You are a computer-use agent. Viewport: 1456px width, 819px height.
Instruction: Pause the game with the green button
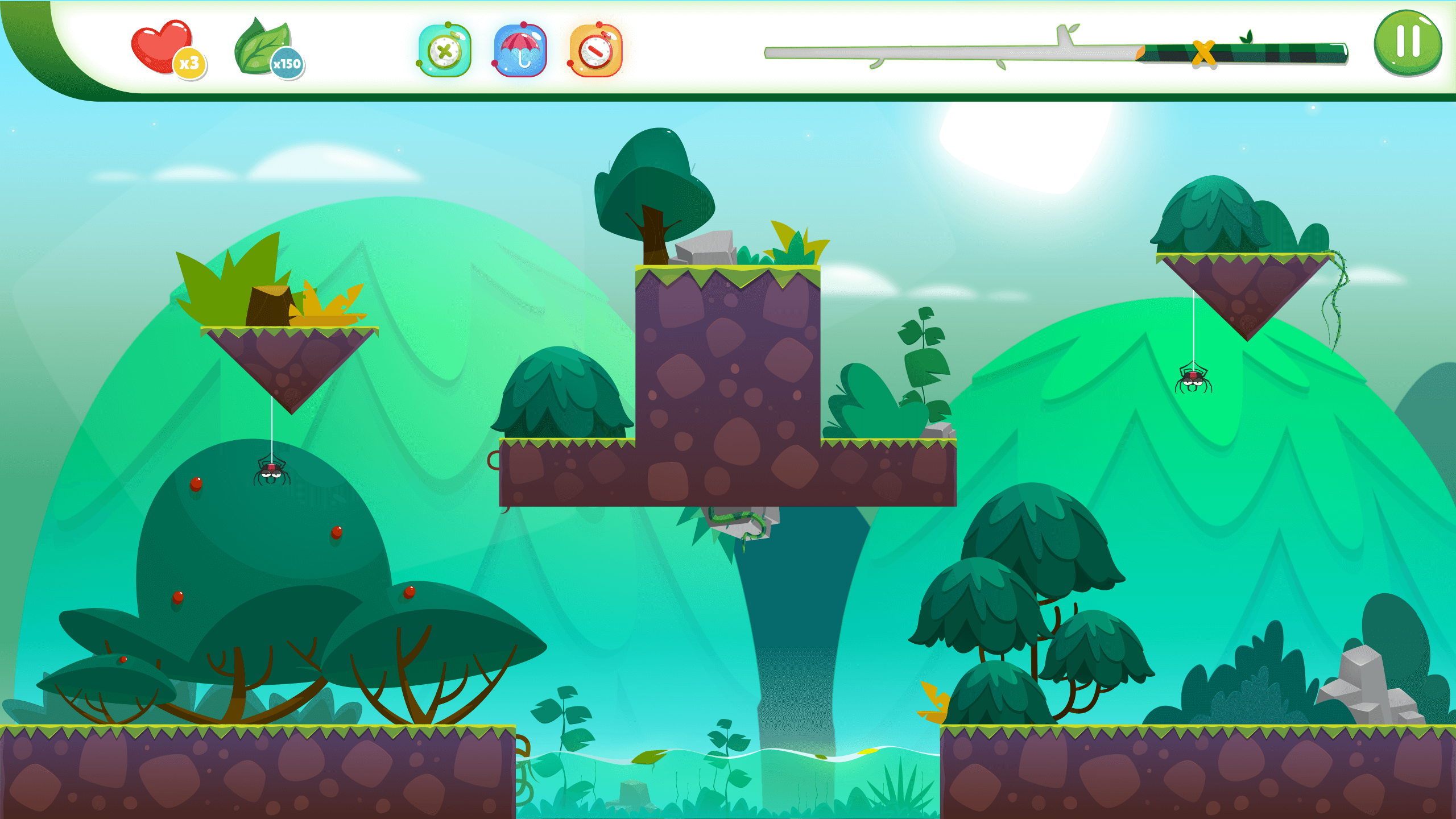(1408, 43)
